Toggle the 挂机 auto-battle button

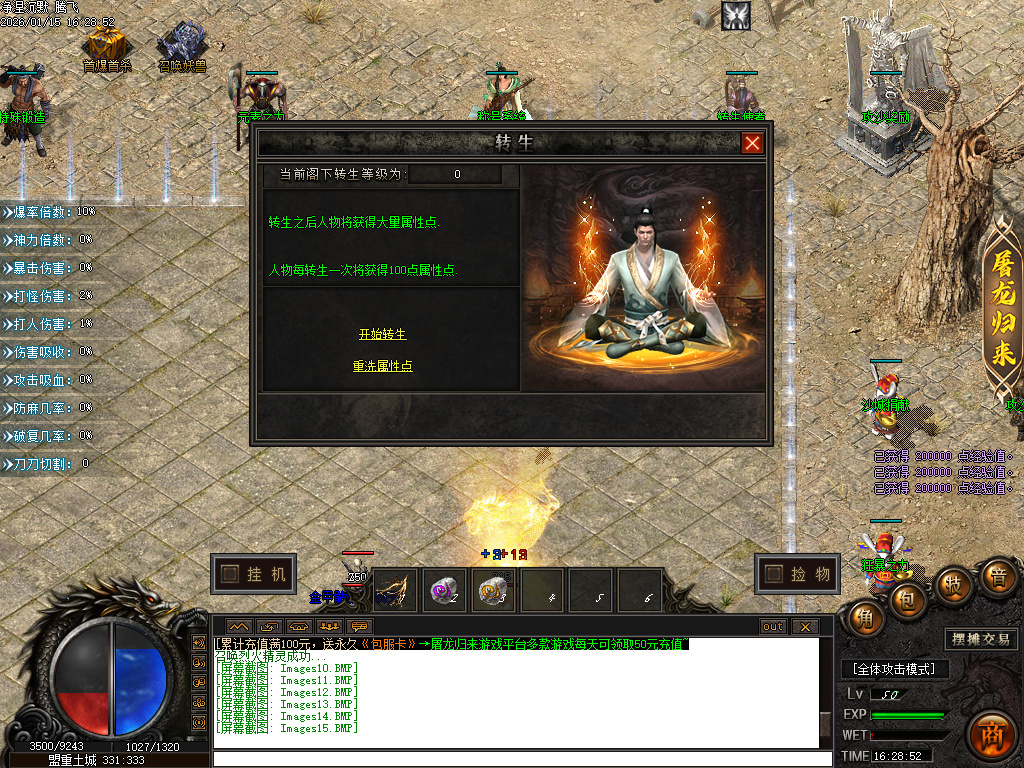coord(254,574)
